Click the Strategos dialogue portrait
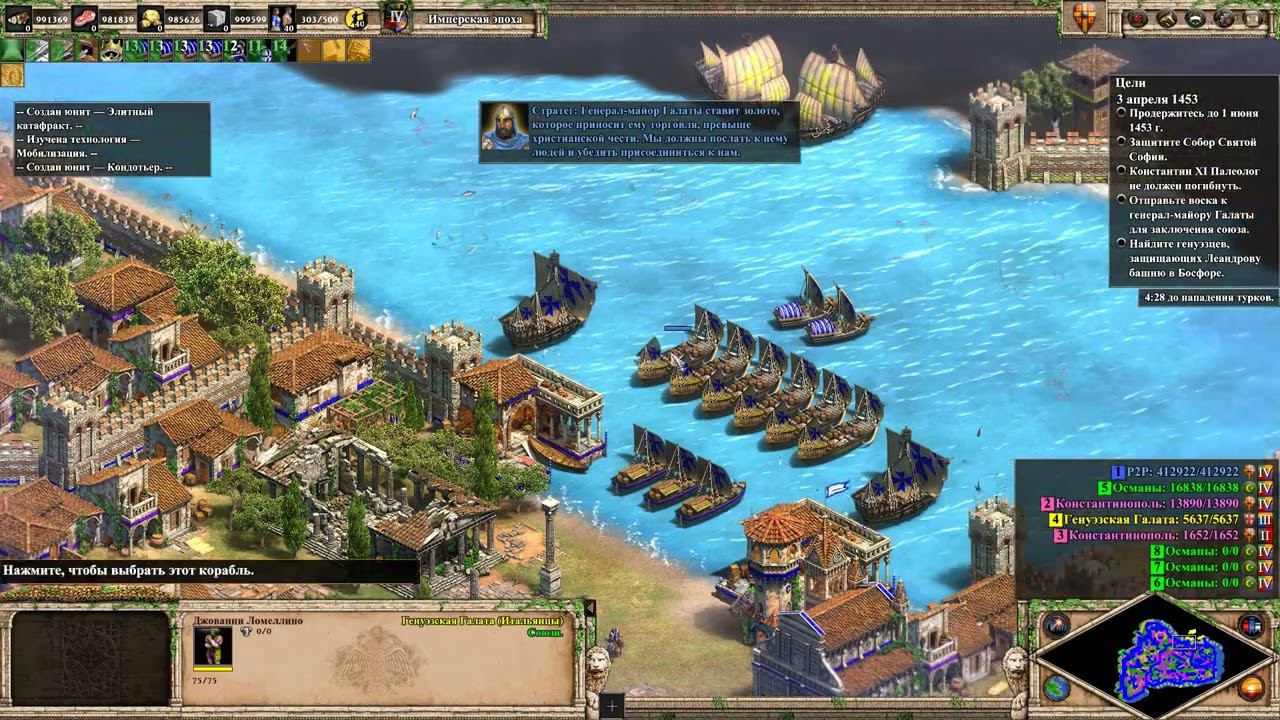1280x720 pixels. click(505, 125)
